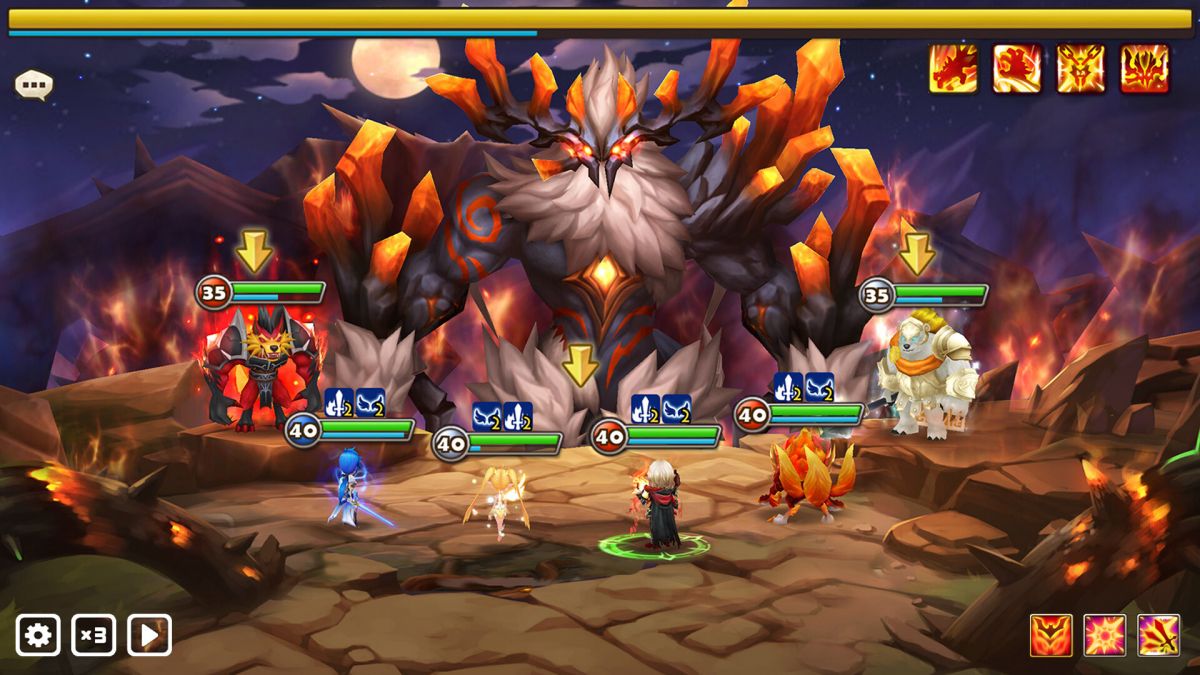Use the flaming bat wings skill

[x=1051, y=635]
